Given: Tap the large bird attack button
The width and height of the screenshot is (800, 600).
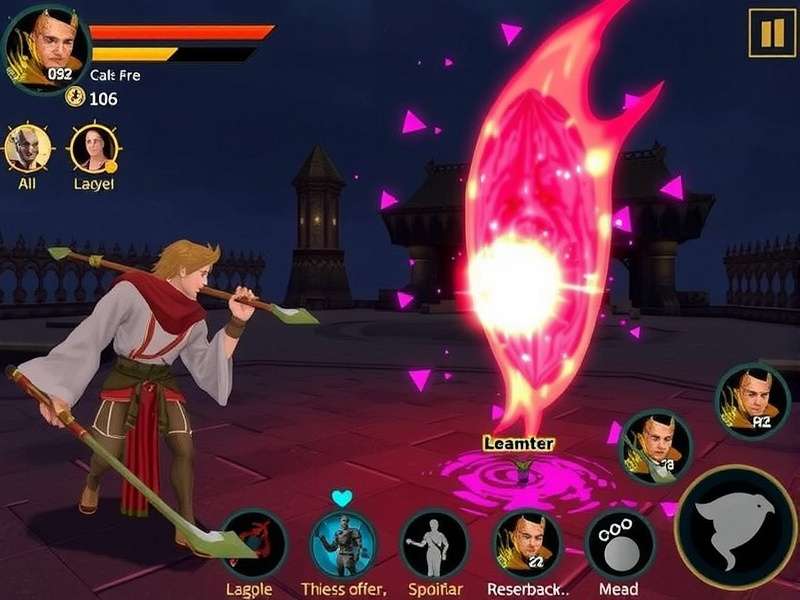Looking at the screenshot, I should 736,527.
